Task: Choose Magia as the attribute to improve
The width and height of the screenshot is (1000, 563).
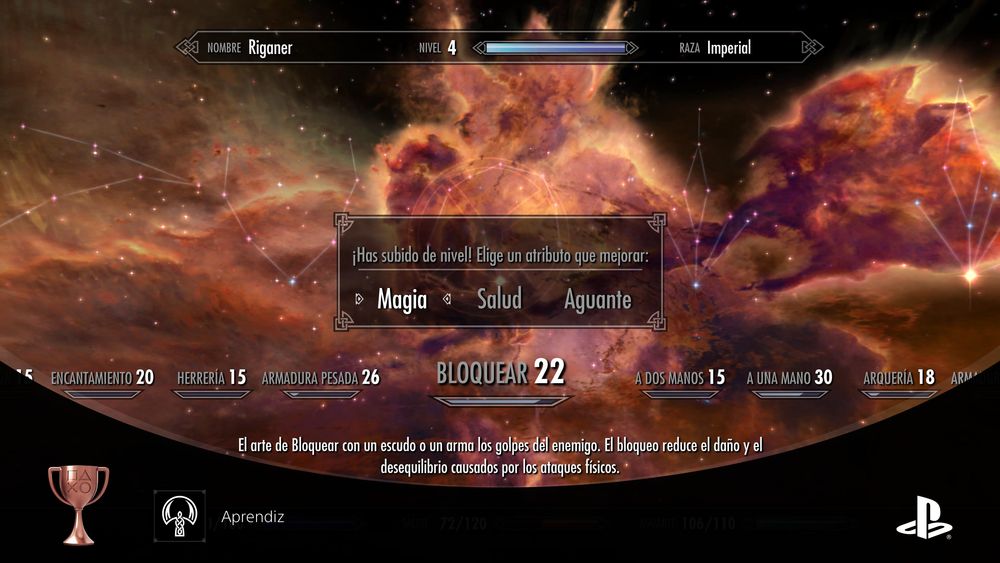Action: 402,299
